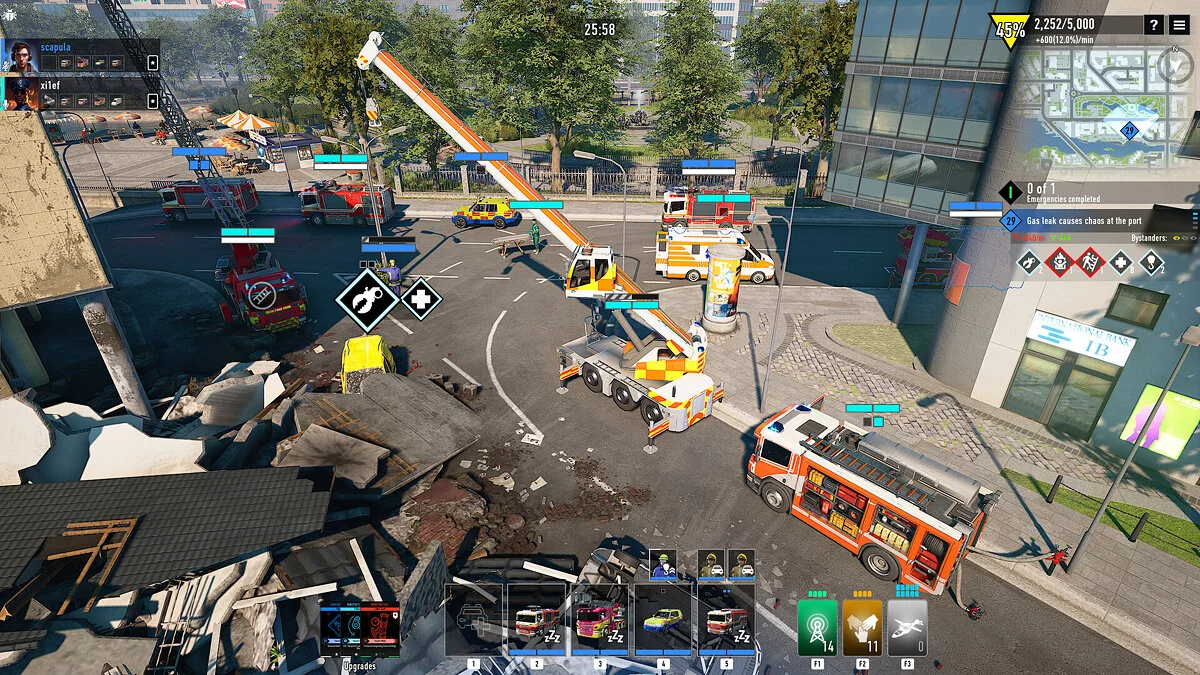Choose the empty add-vehicle slot numbered 1
The width and height of the screenshot is (1200, 675).
[x=474, y=620]
